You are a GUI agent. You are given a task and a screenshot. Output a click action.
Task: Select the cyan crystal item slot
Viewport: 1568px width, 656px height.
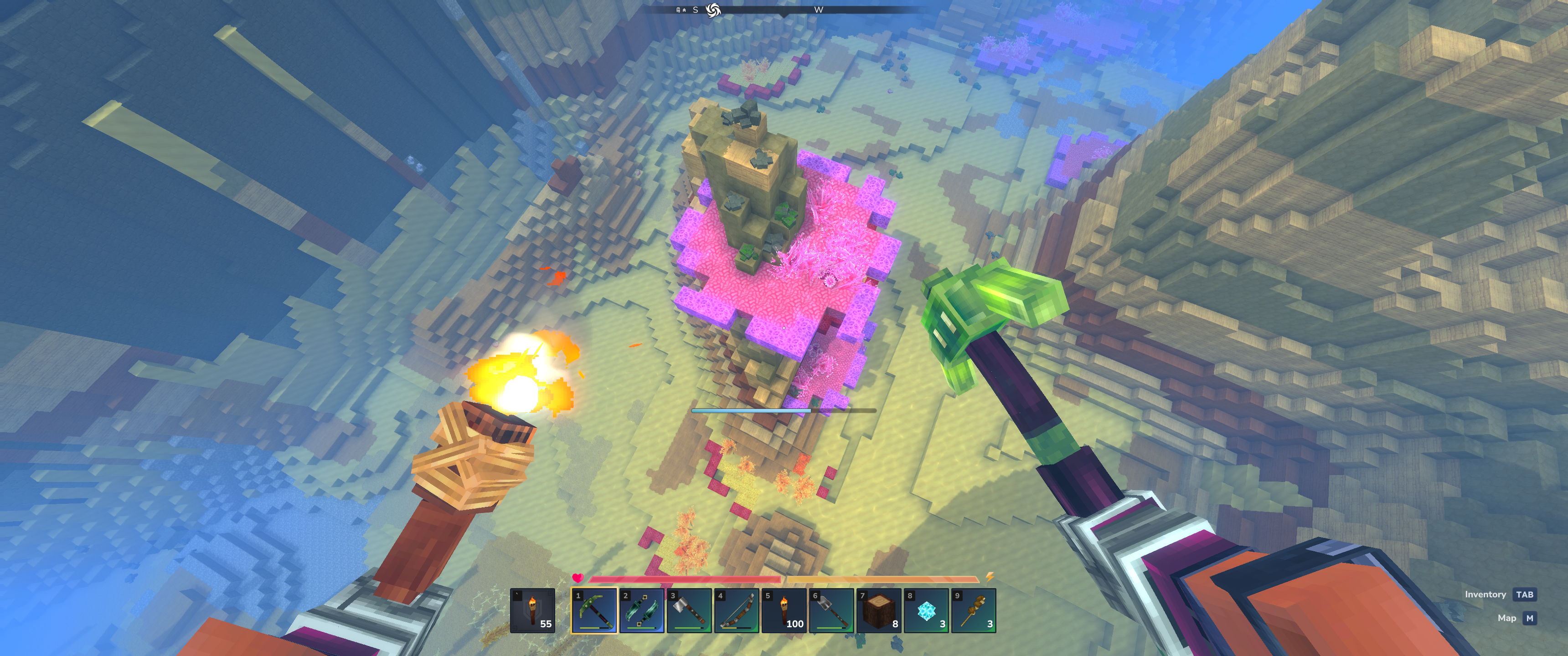coord(926,610)
